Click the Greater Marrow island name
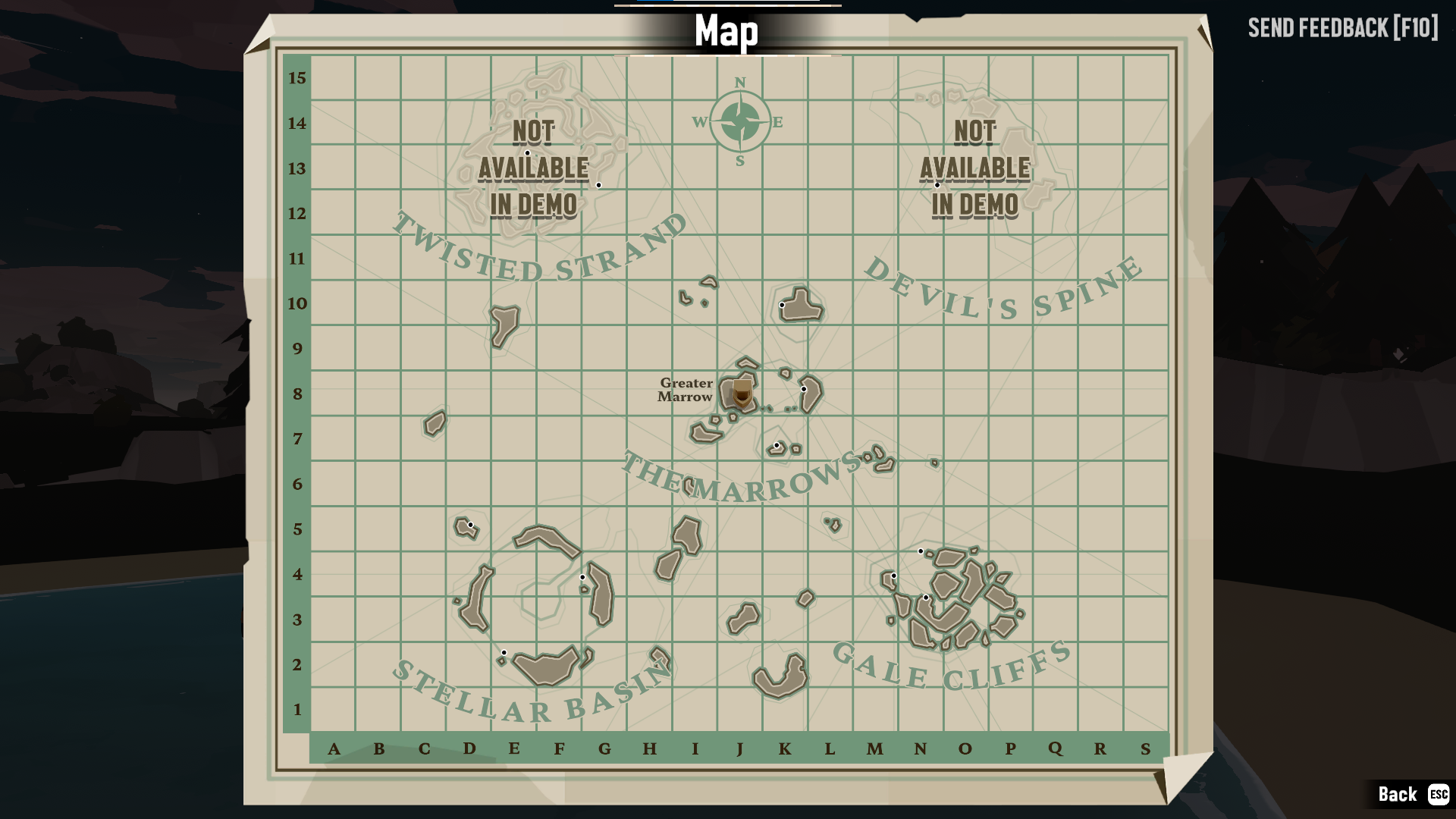The height and width of the screenshot is (819, 1456). pyautogui.click(x=685, y=391)
